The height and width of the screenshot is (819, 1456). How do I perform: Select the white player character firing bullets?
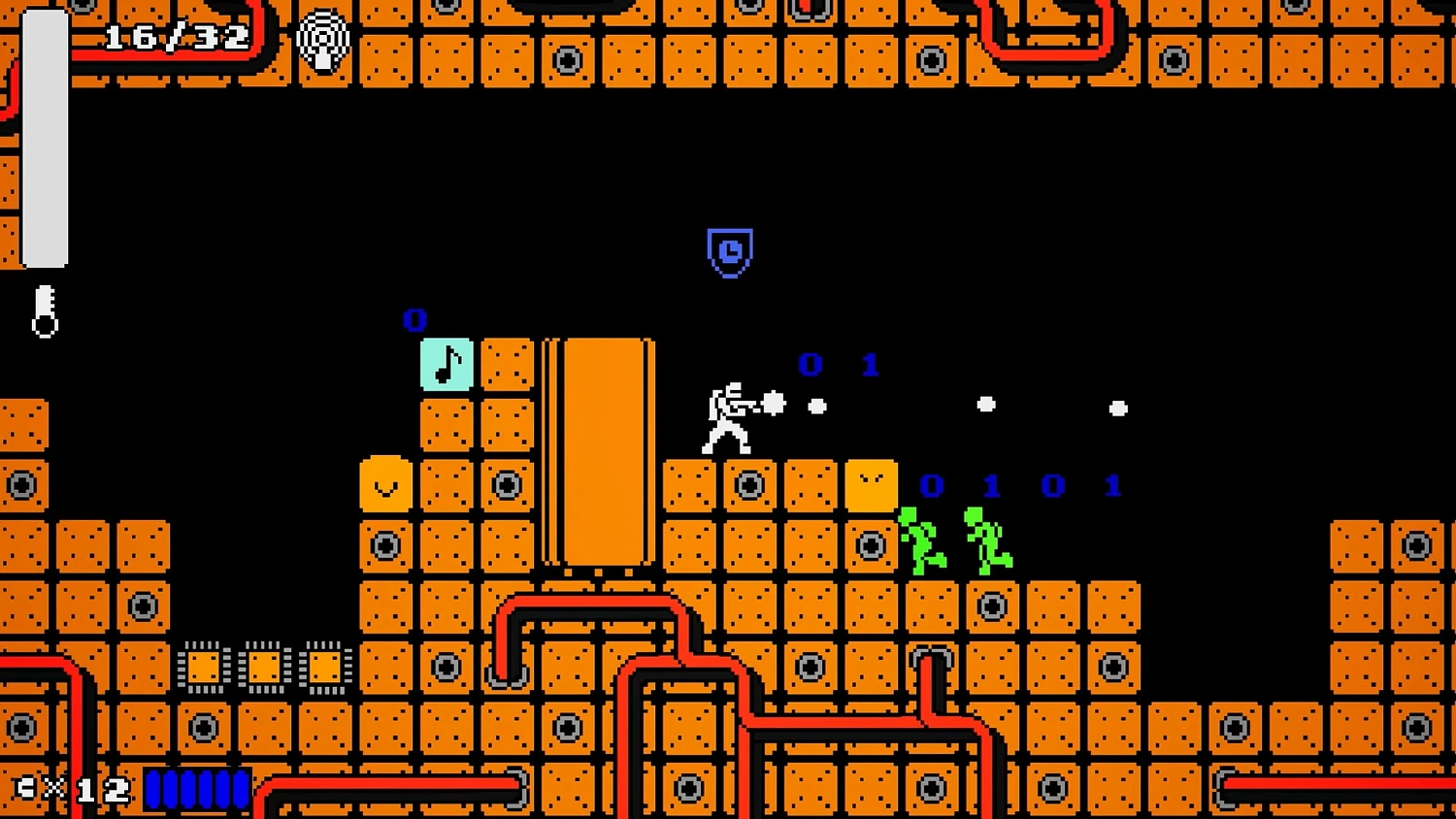tap(726, 417)
